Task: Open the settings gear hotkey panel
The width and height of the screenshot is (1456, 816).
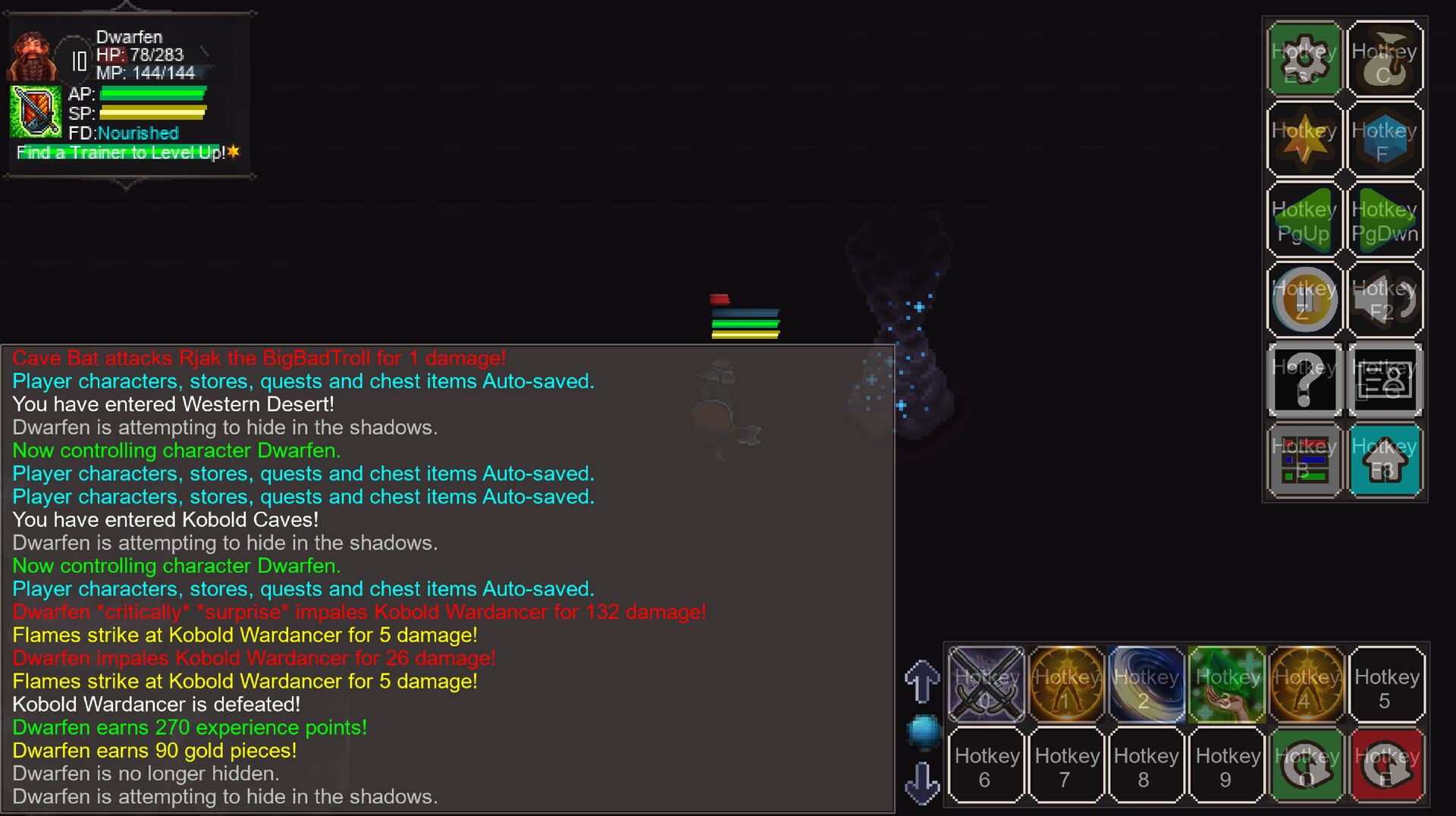Action: point(1304,58)
